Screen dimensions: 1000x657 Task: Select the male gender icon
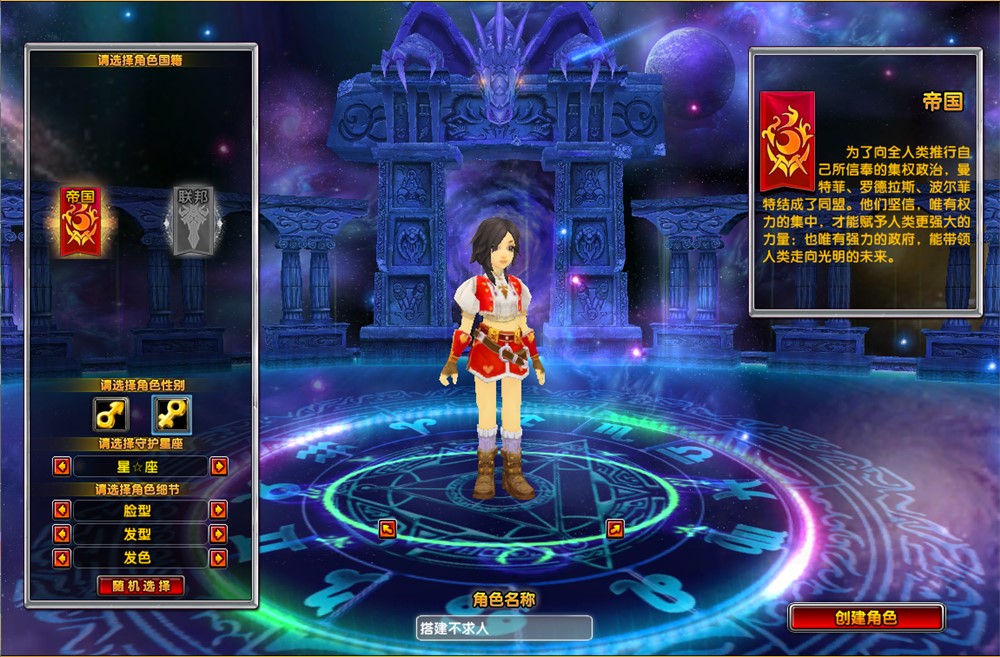[110, 412]
